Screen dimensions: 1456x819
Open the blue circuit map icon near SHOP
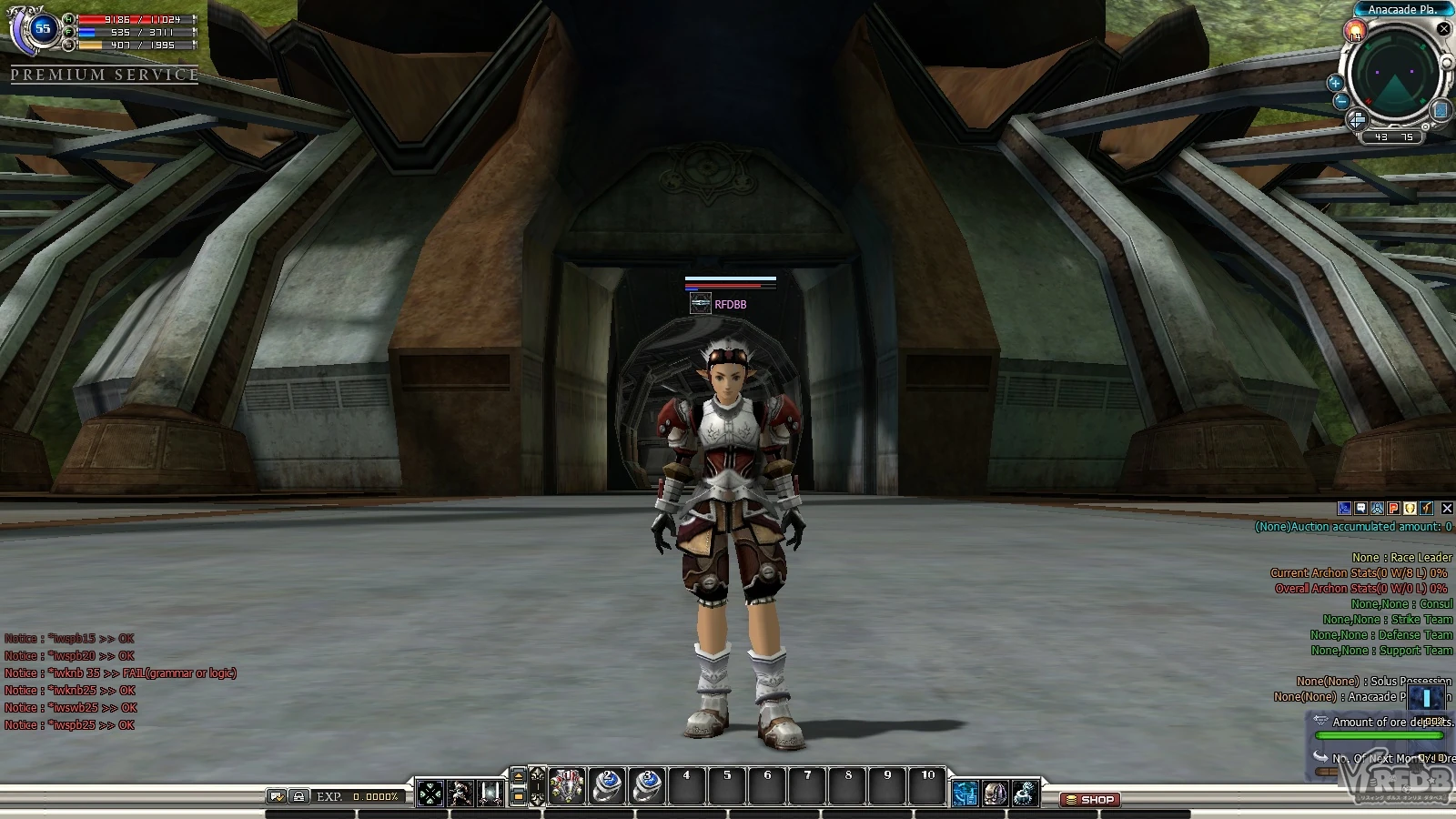tap(965, 794)
